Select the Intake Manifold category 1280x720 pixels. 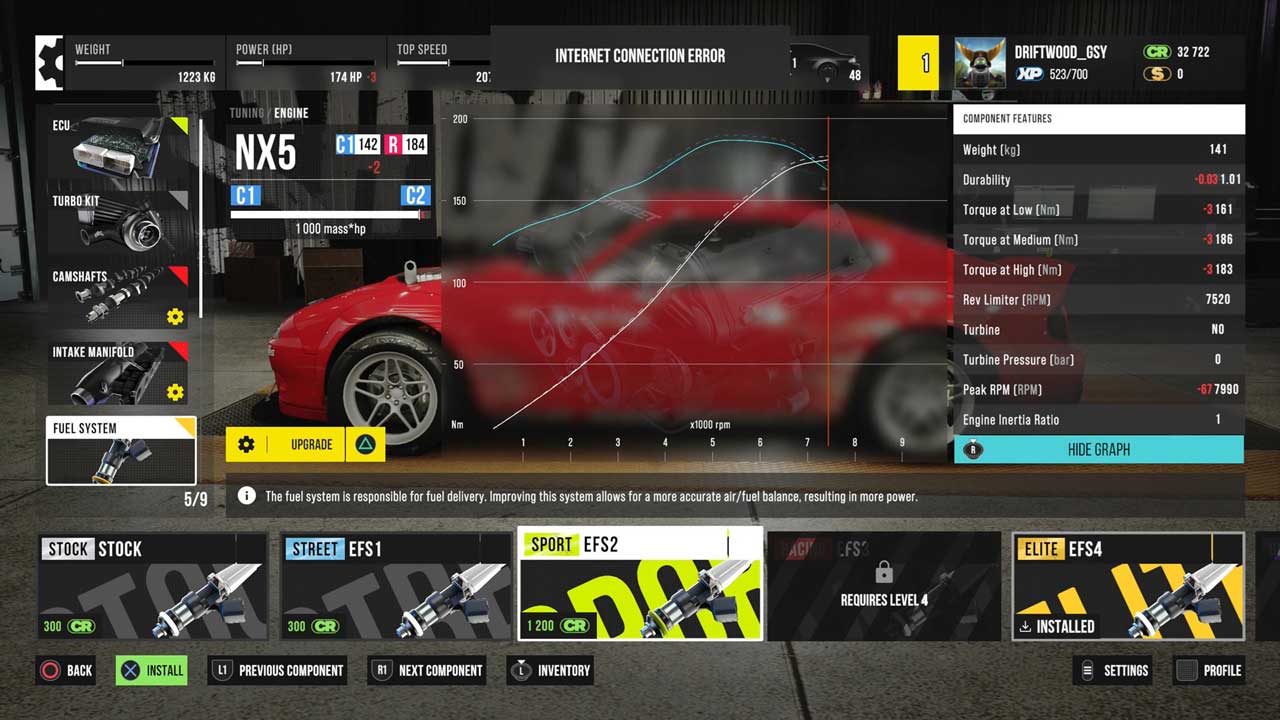pyautogui.click(x=121, y=372)
